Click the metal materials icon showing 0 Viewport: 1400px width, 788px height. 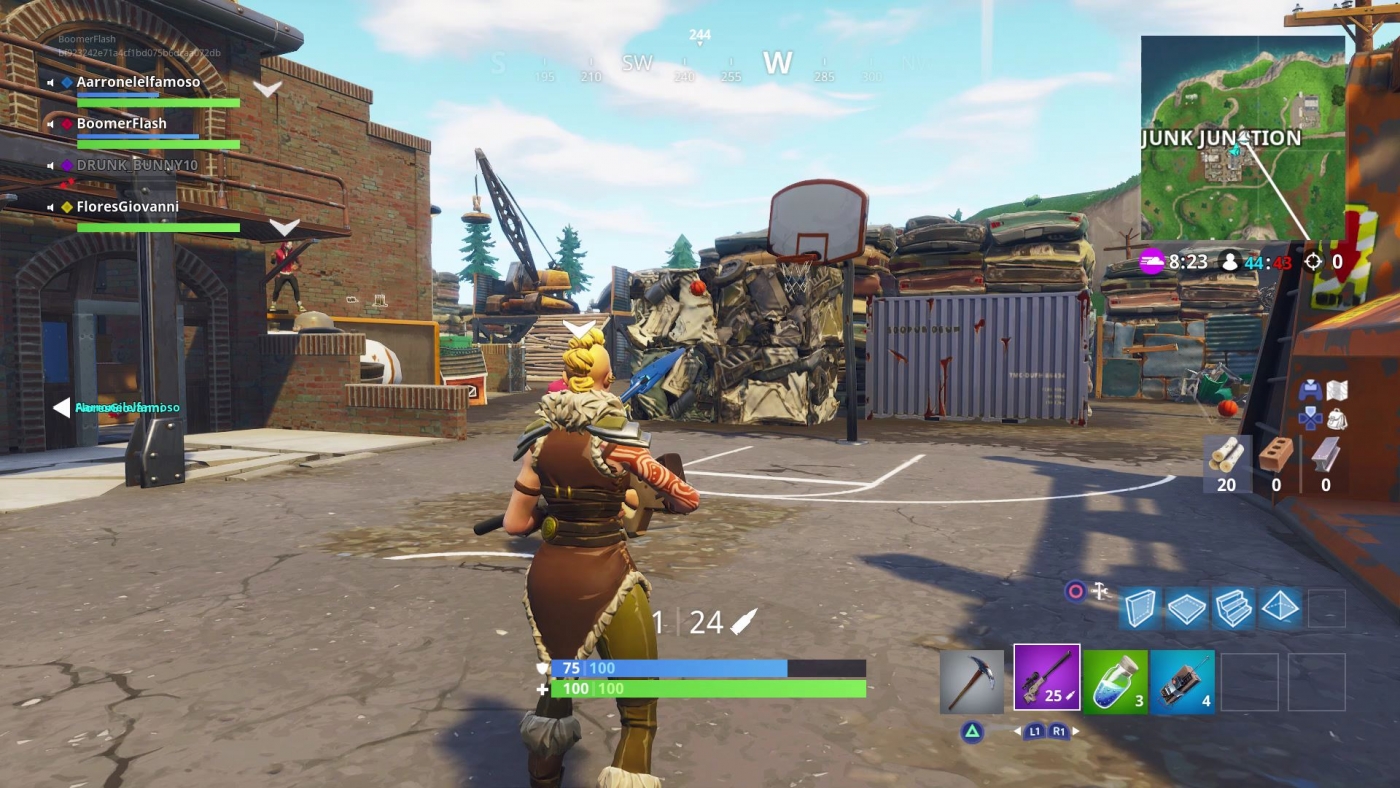coord(1326,460)
